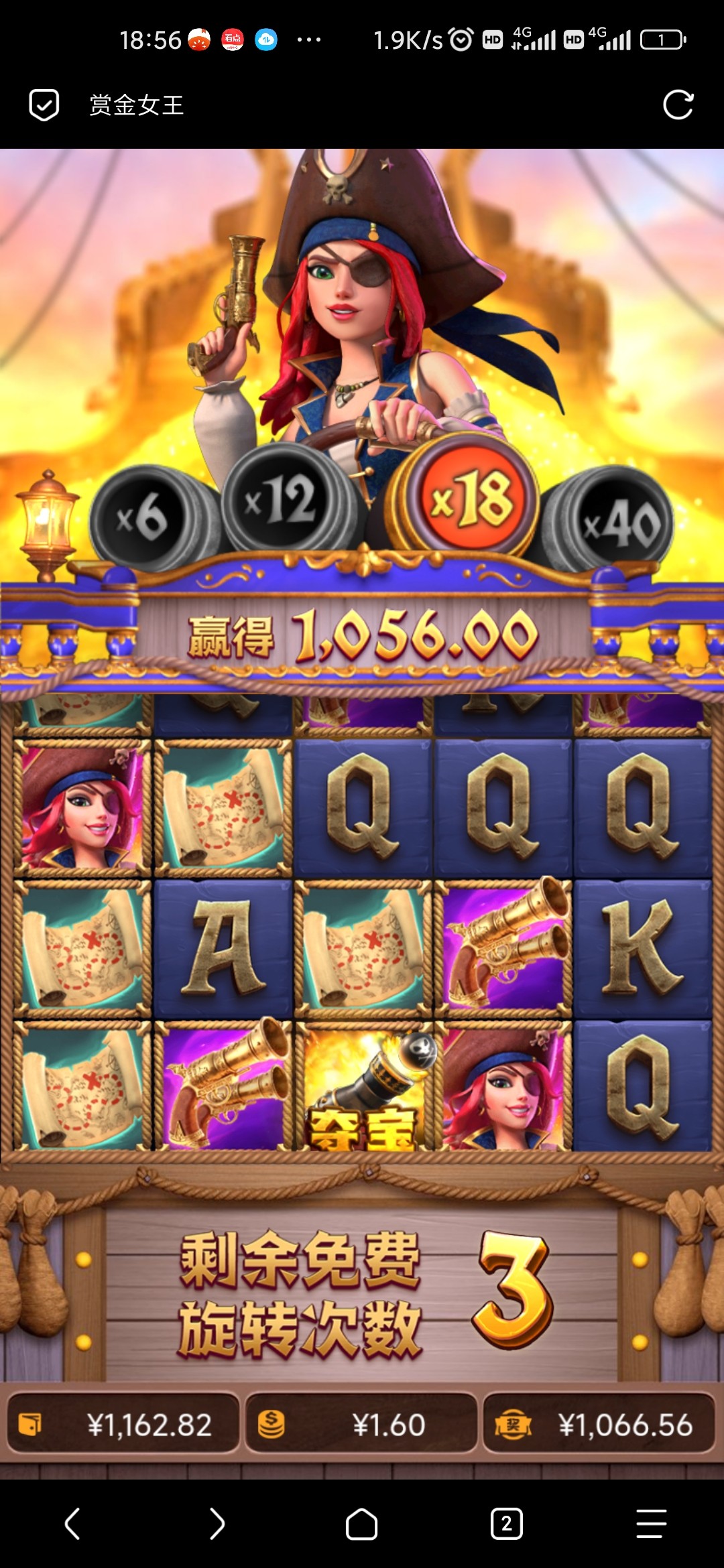Tap the ¥1.60 bet amount button

click(x=361, y=1424)
